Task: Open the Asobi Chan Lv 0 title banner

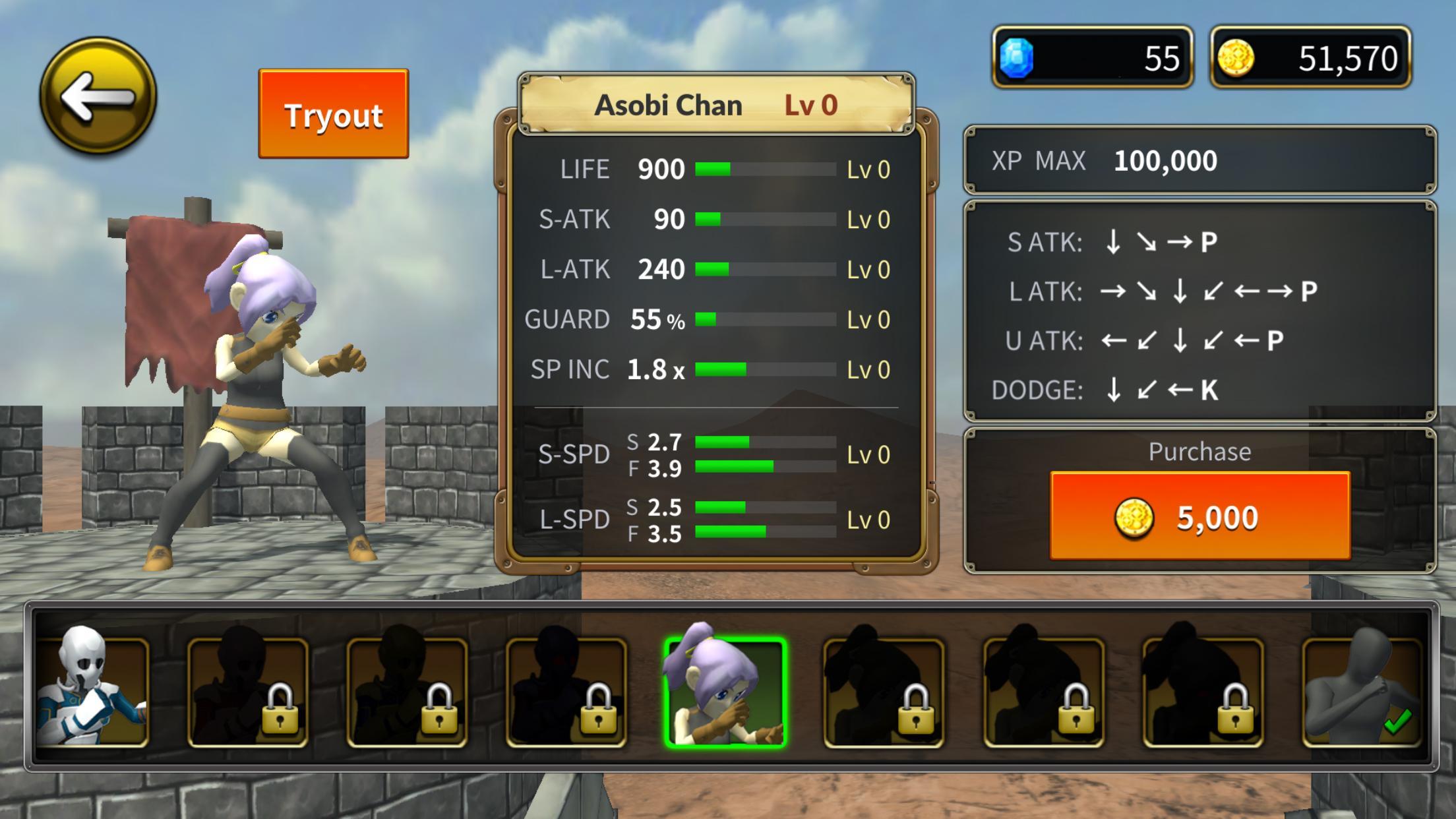Action: [717, 104]
